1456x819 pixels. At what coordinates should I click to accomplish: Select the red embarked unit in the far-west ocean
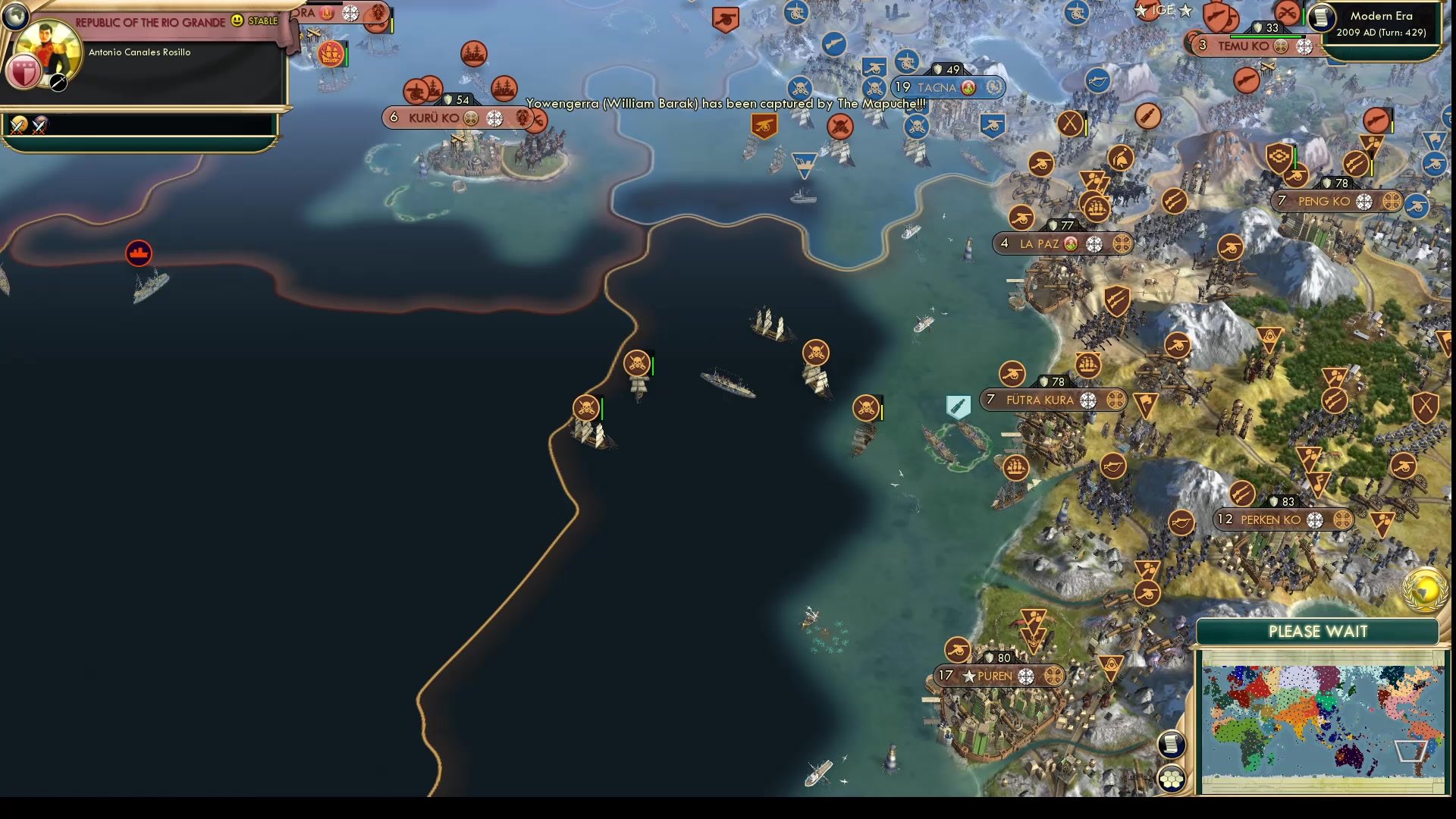[139, 254]
